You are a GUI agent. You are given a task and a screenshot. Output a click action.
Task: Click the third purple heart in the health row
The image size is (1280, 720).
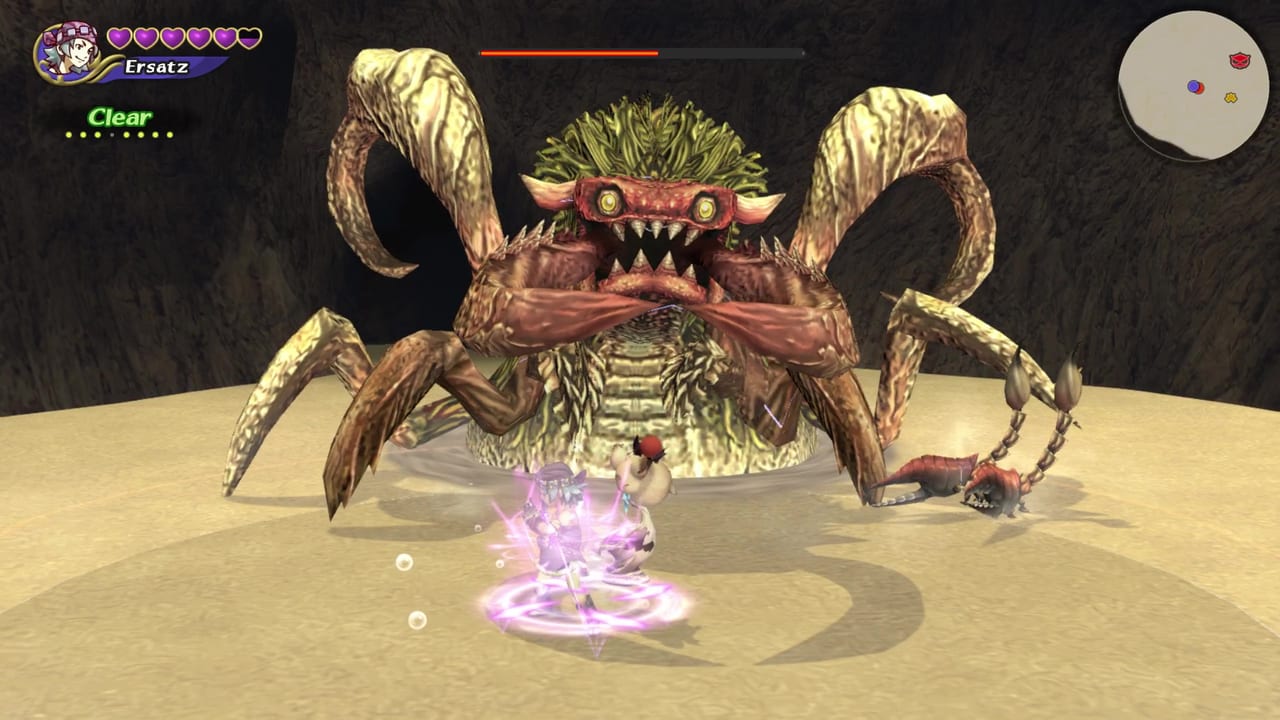click(172, 37)
